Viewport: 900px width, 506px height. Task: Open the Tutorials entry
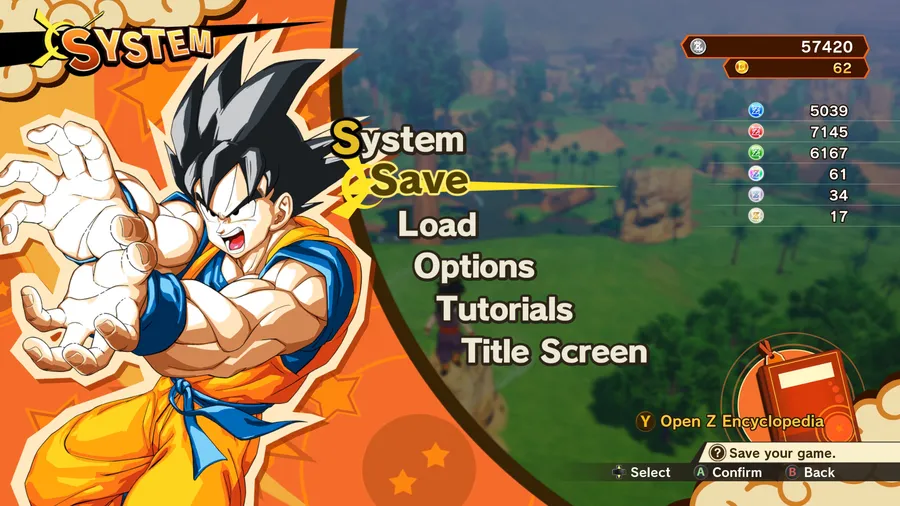tap(504, 309)
